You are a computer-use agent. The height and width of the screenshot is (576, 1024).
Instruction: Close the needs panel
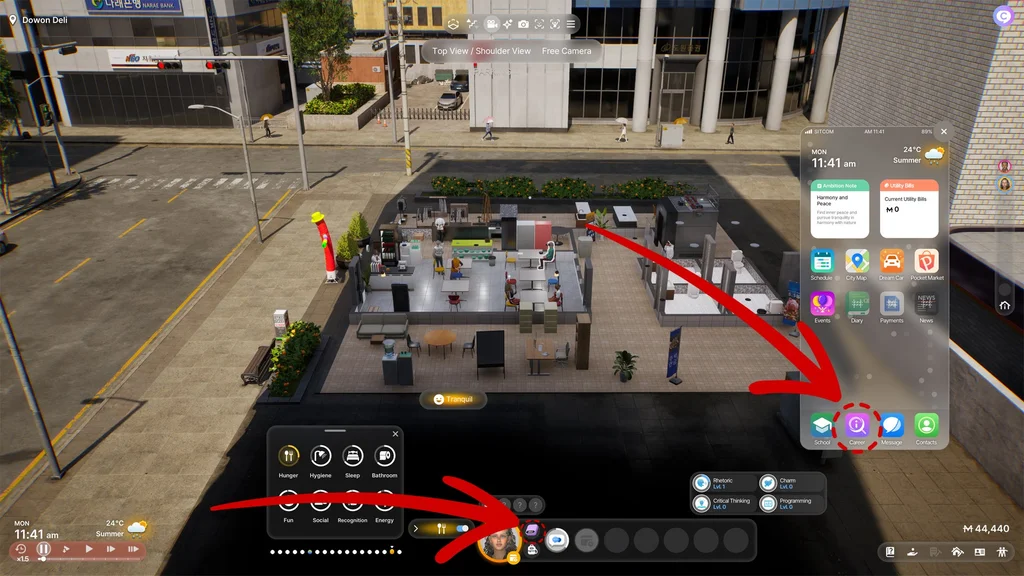[395, 434]
